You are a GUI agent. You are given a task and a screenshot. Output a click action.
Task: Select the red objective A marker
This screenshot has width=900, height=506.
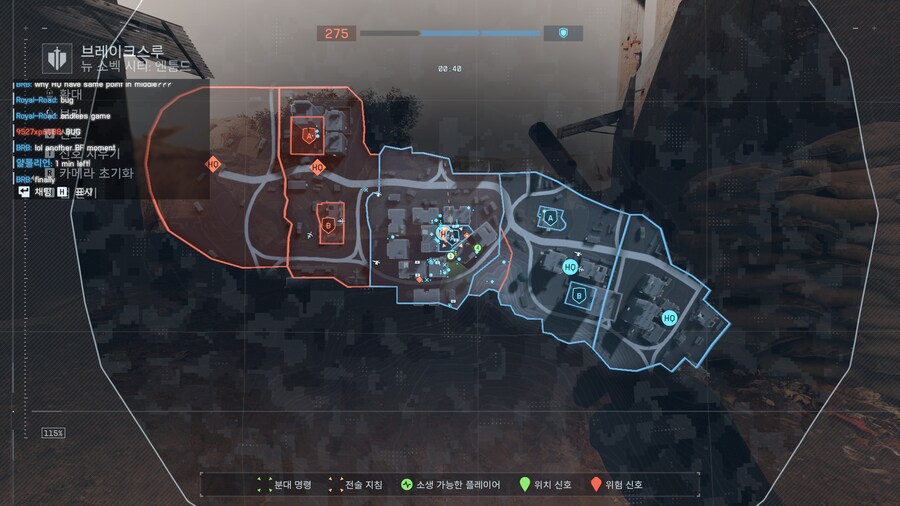pyautogui.click(x=307, y=135)
